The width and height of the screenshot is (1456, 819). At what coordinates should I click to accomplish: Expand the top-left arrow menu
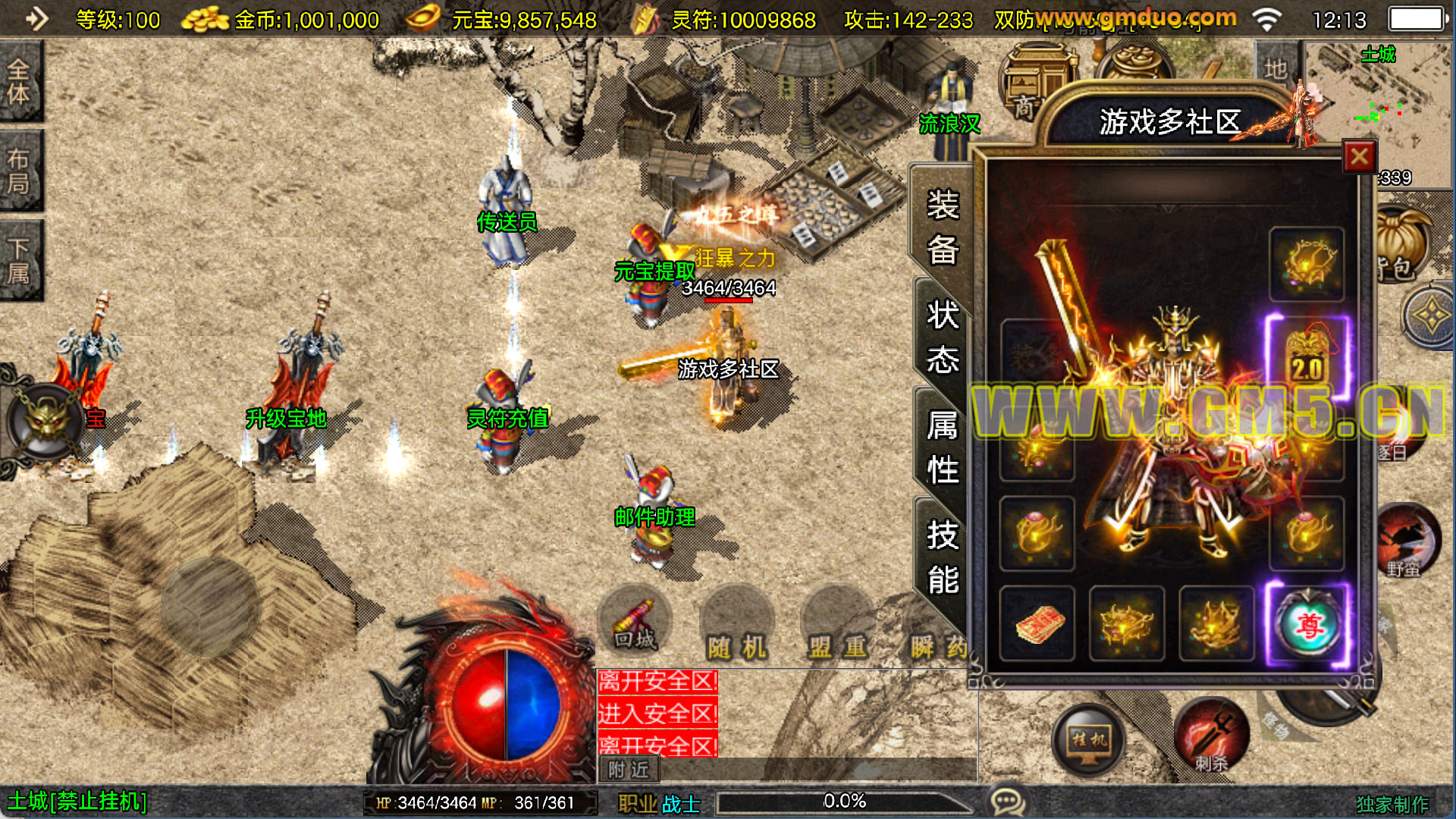tap(36, 18)
